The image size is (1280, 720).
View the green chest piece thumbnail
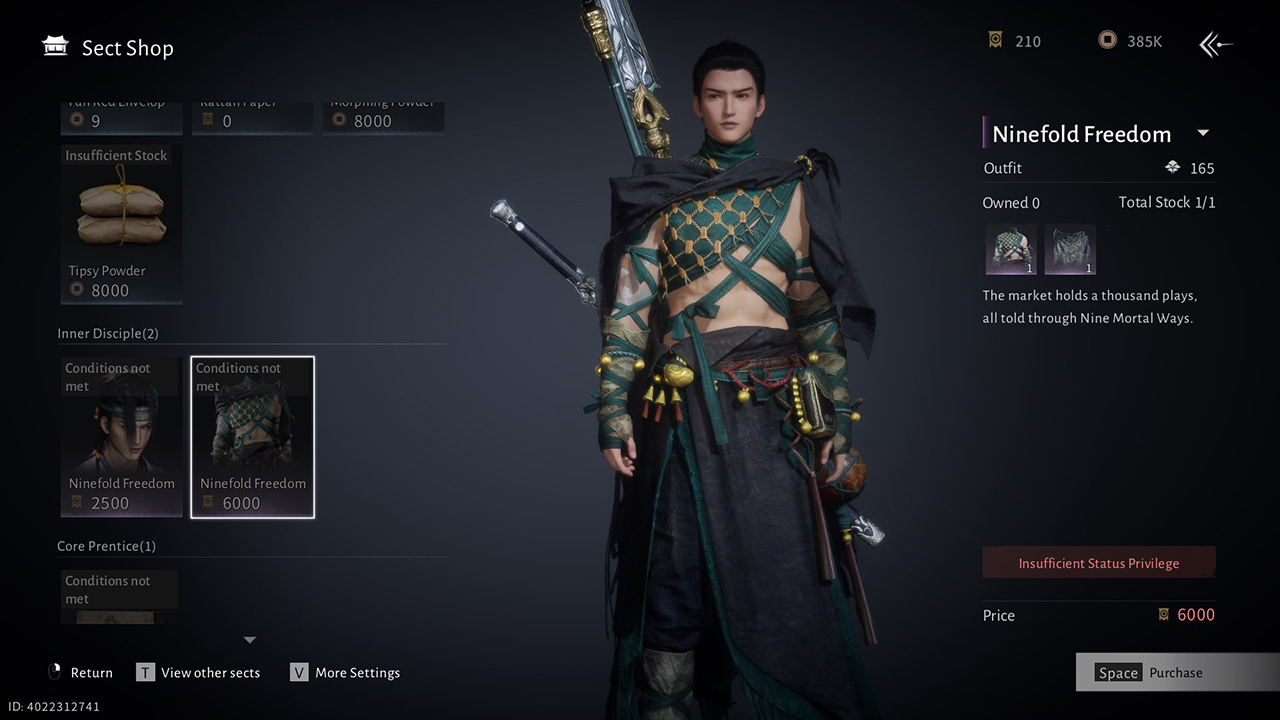(1010, 249)
